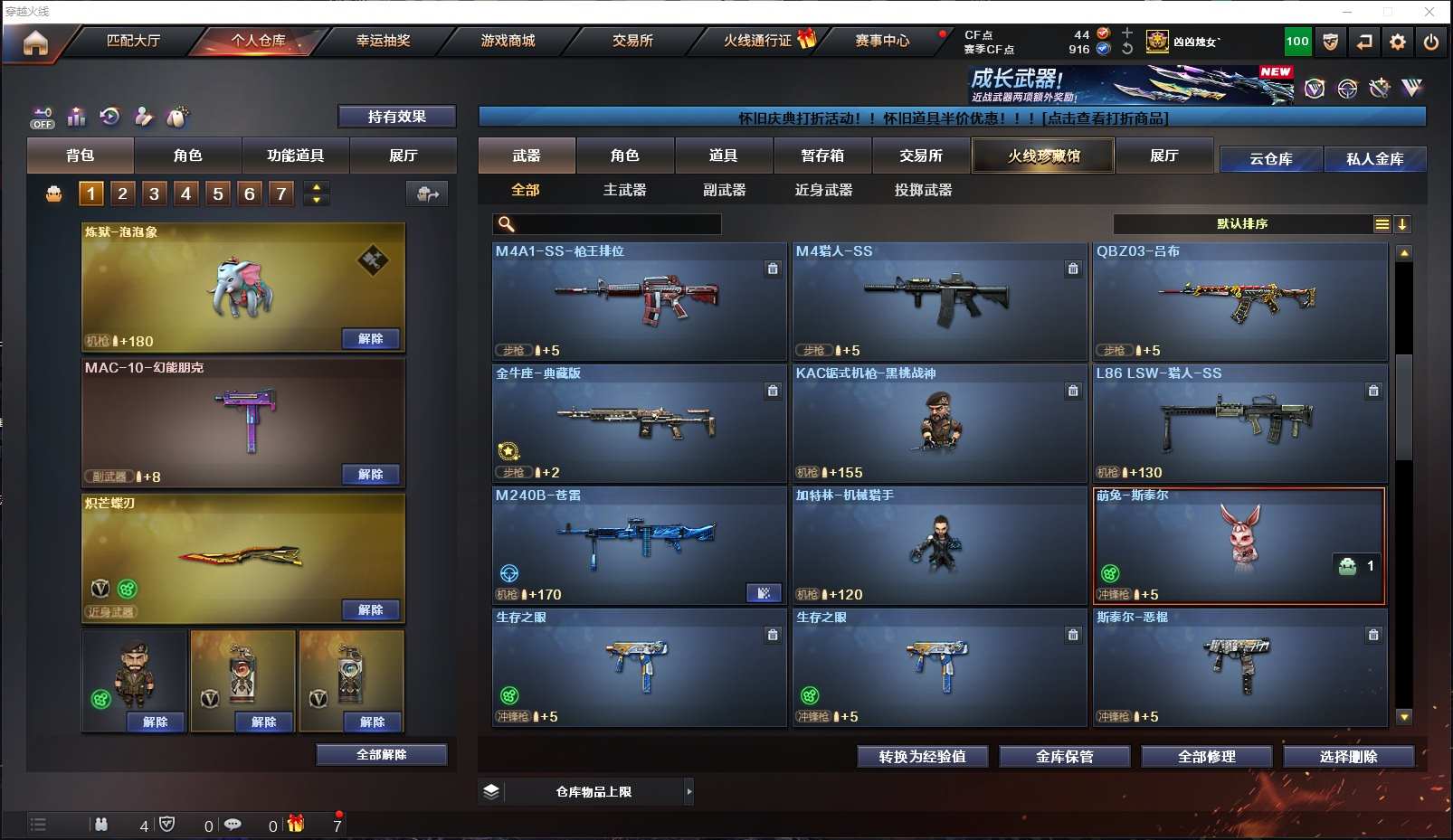Filter by 近身武器 melee weapons

823,190
